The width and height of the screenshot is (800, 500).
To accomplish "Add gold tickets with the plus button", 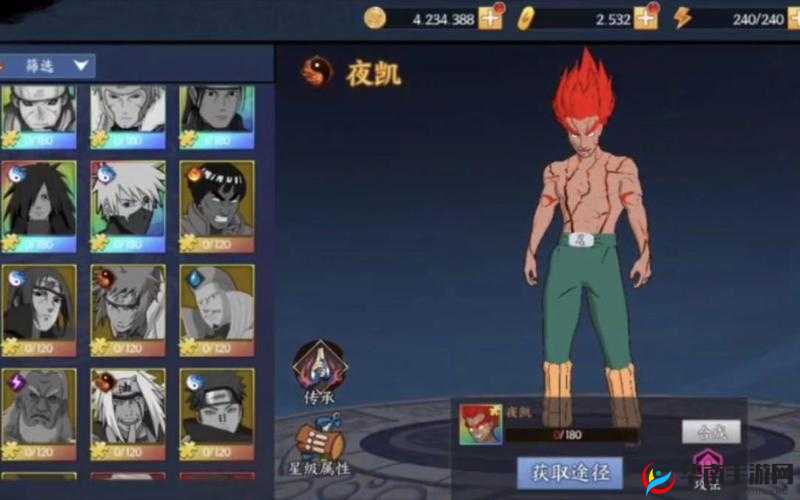I will (x=647, y=17).
